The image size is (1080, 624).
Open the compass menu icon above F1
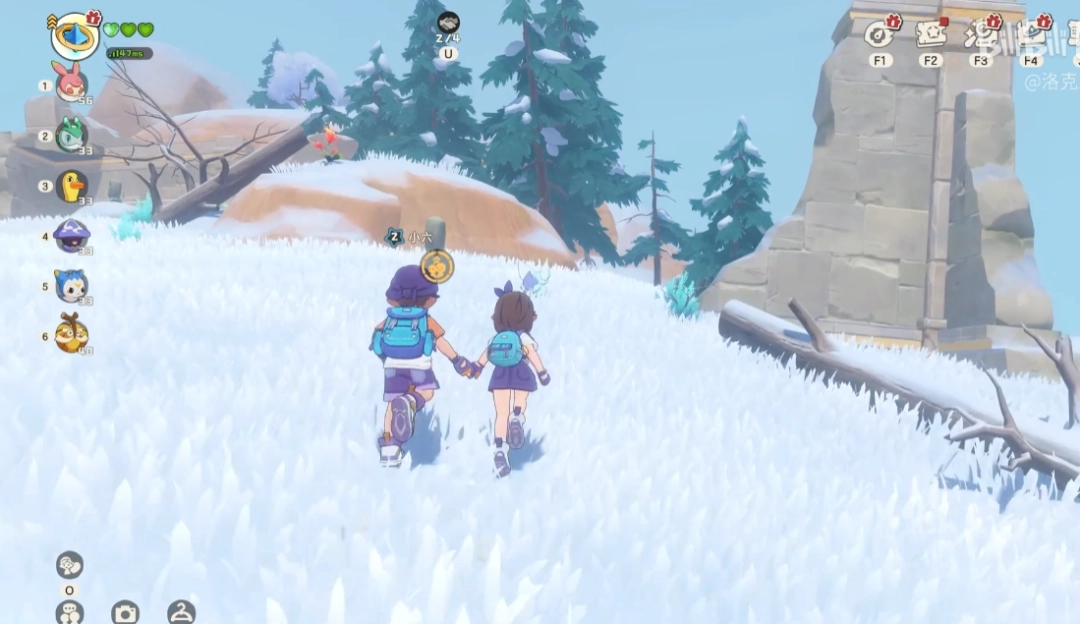click(x=880, y=34)
